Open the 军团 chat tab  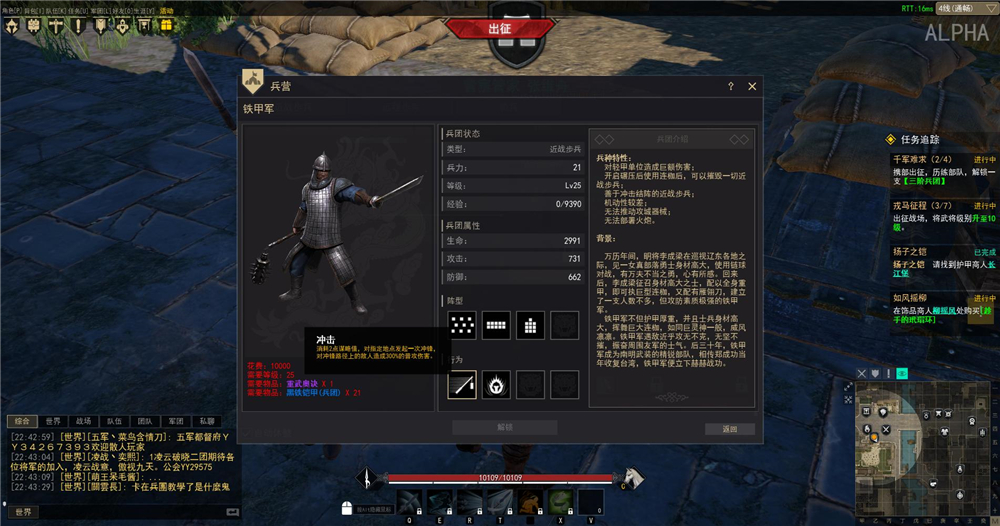coord(176,421)
